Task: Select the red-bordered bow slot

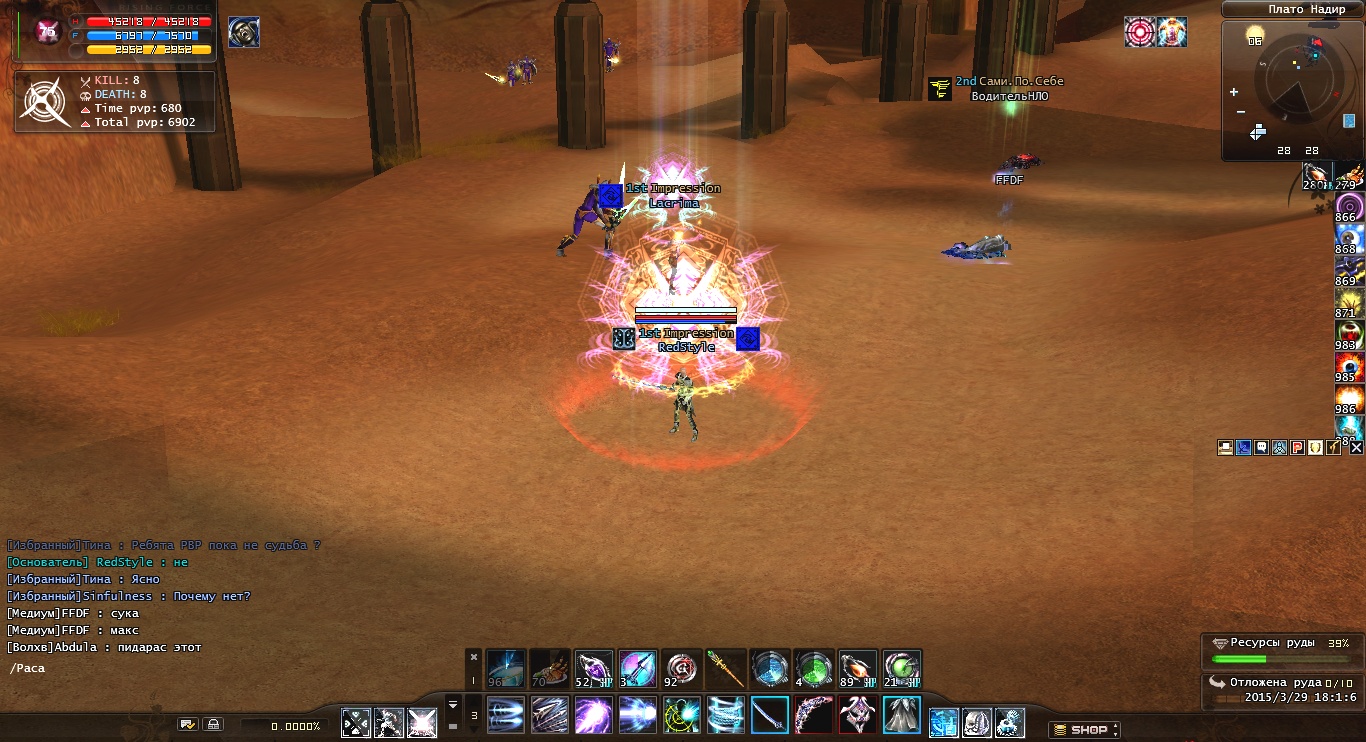Action: tap(814, 715)
